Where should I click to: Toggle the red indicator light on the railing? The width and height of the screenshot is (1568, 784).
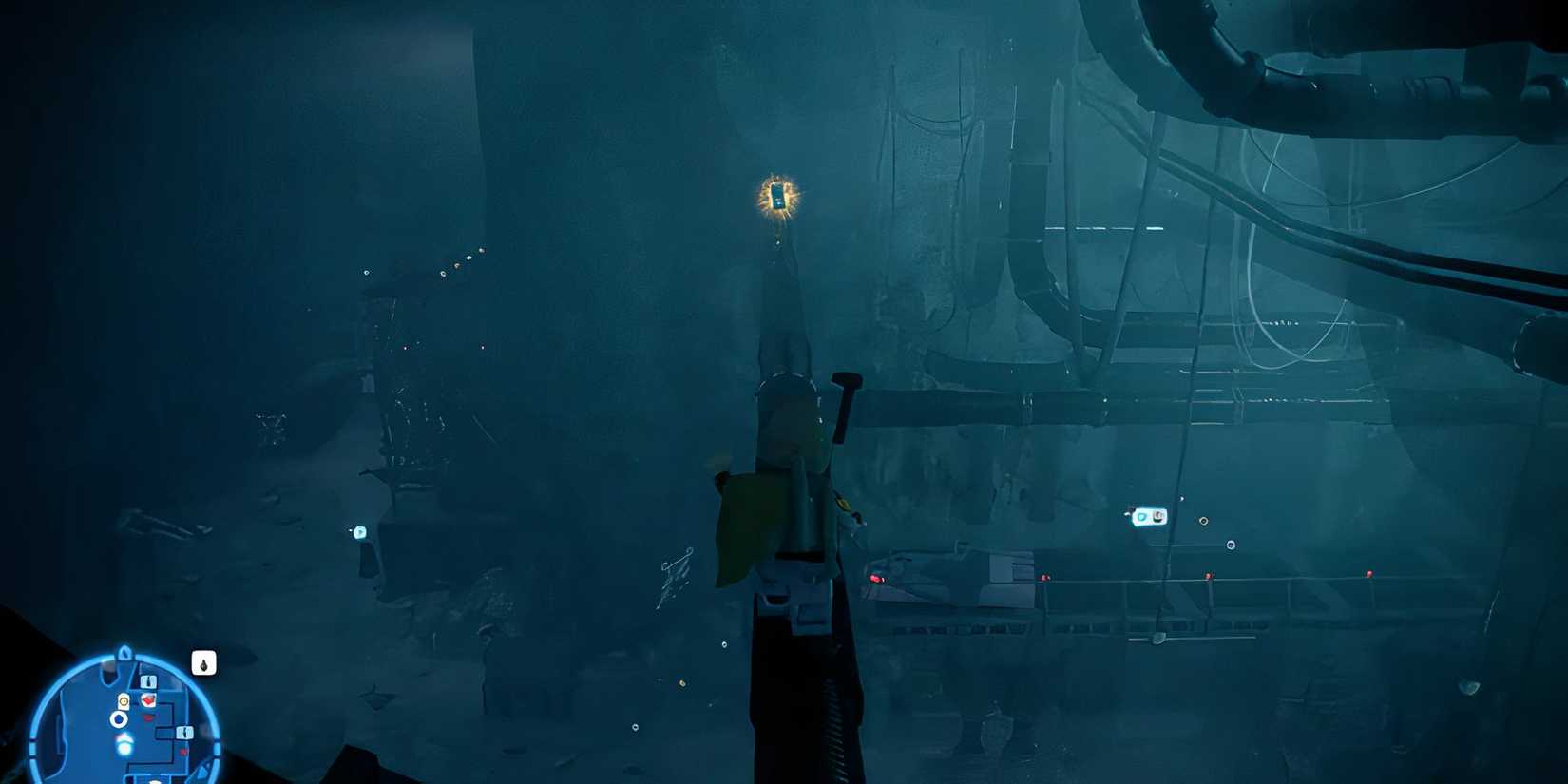click(x=877, y=578)
